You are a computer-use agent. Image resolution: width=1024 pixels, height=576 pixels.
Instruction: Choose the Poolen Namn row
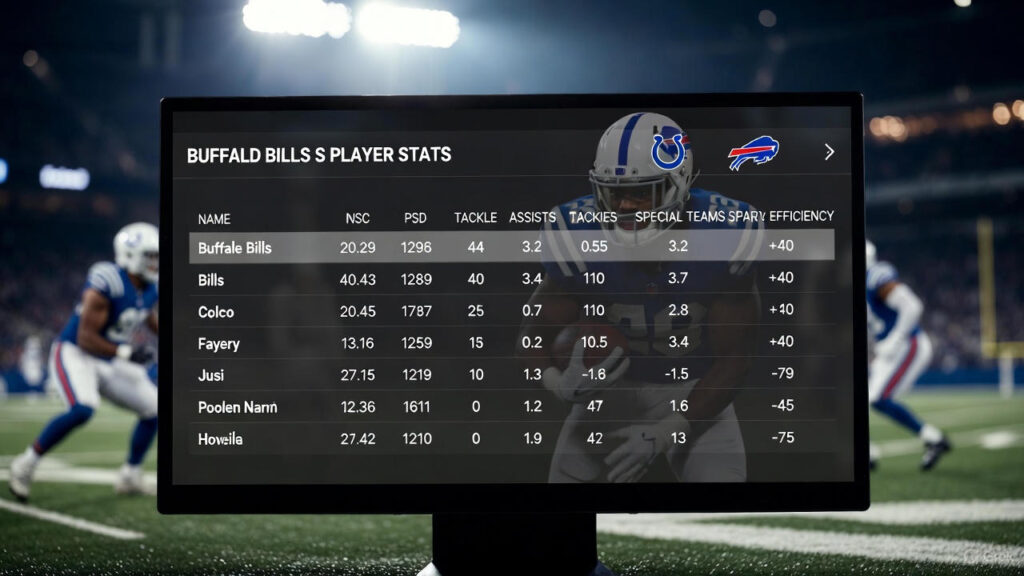point(237,407)
